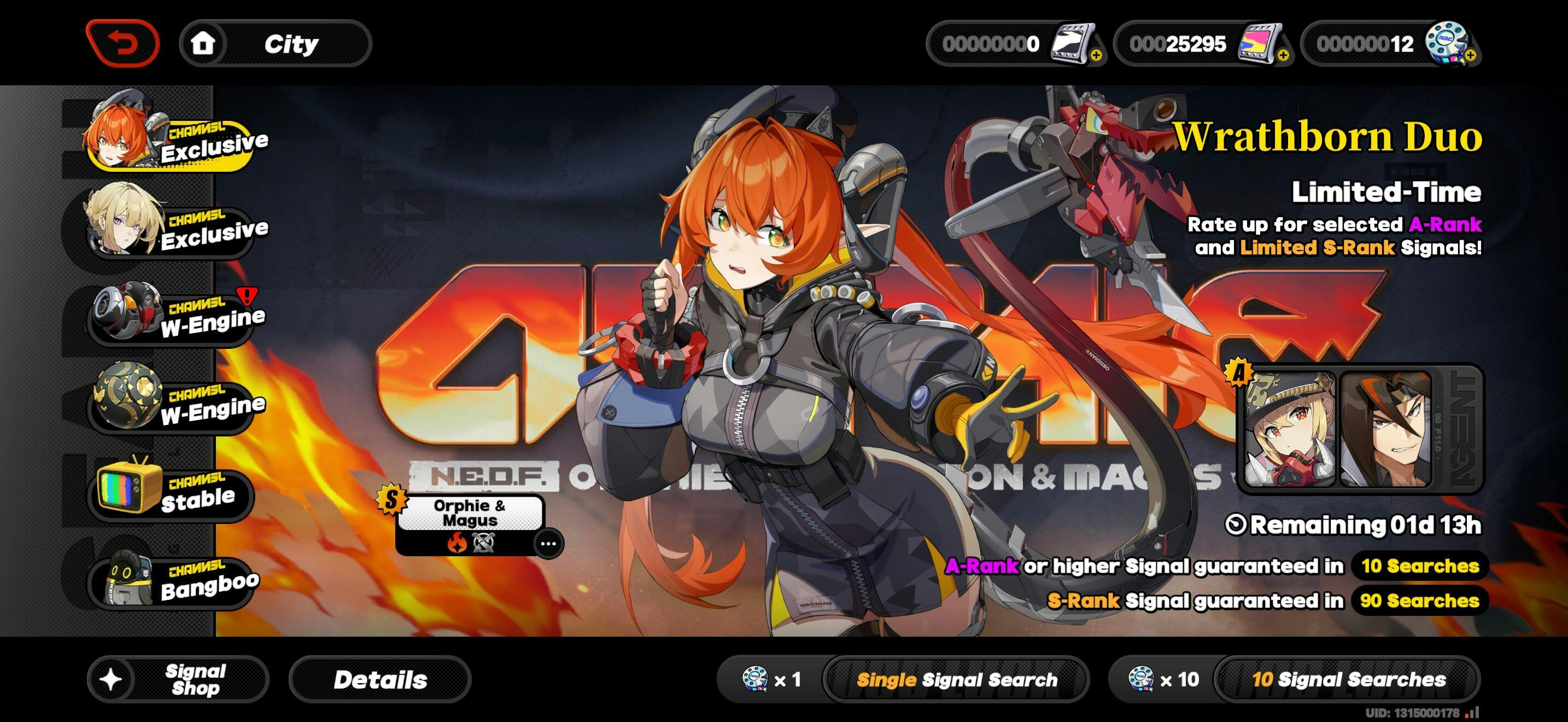
Task: Click the red back arrow button
Action: point(123,43)
